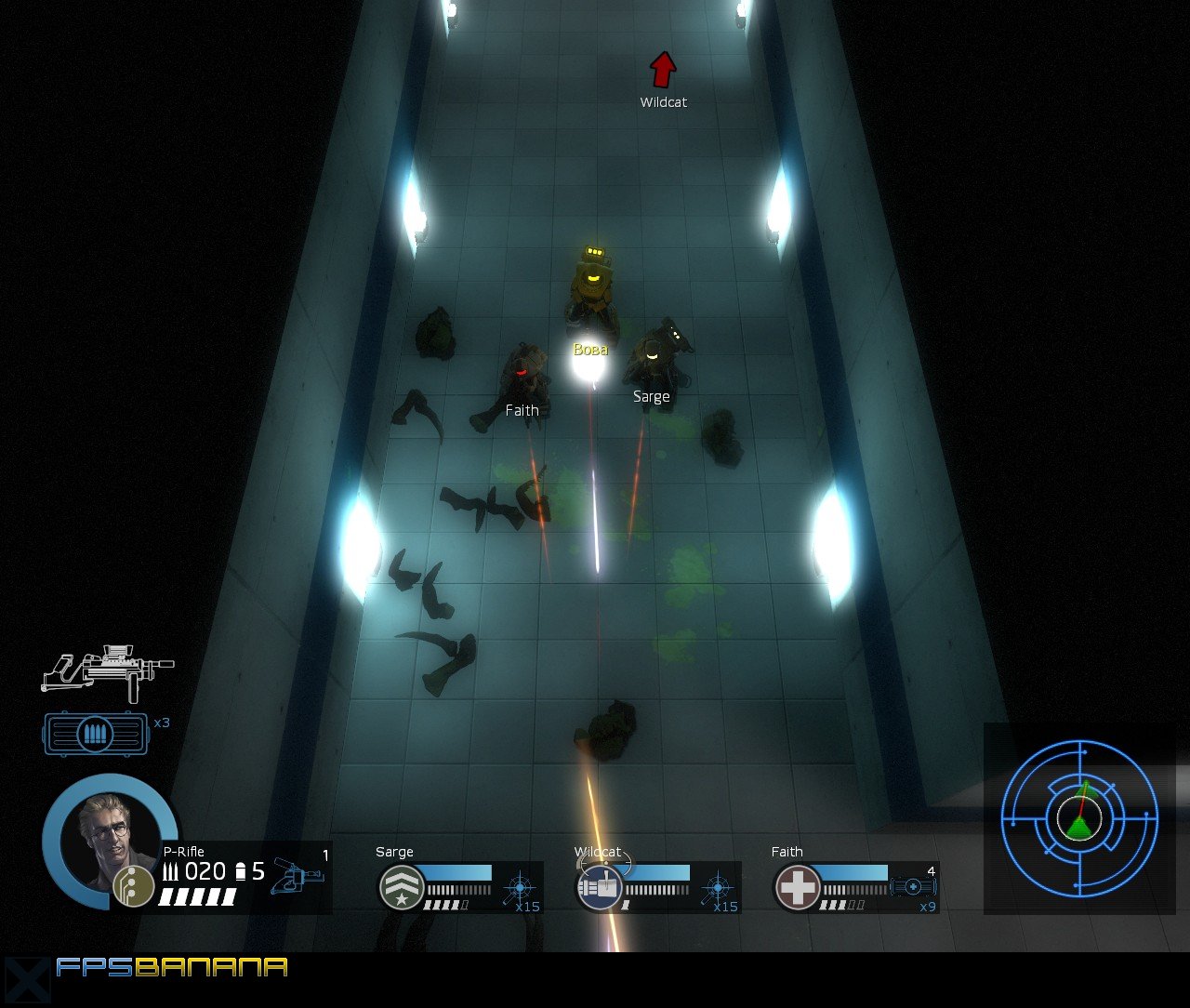This screenshot has height=1008, width=1190.
Task: Select Faith's medic cross emblem
Action: point(798,888)
